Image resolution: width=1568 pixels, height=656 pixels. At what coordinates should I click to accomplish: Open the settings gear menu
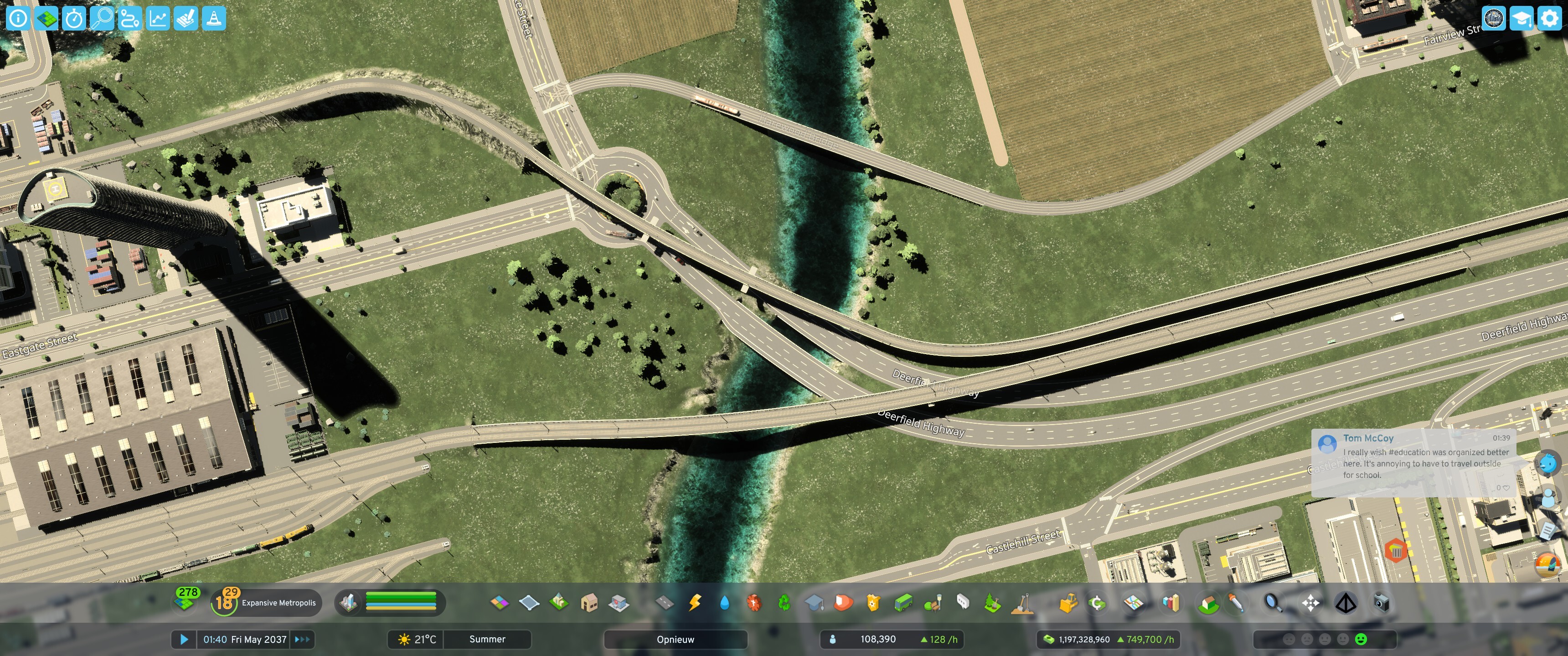coord(1550,18)
